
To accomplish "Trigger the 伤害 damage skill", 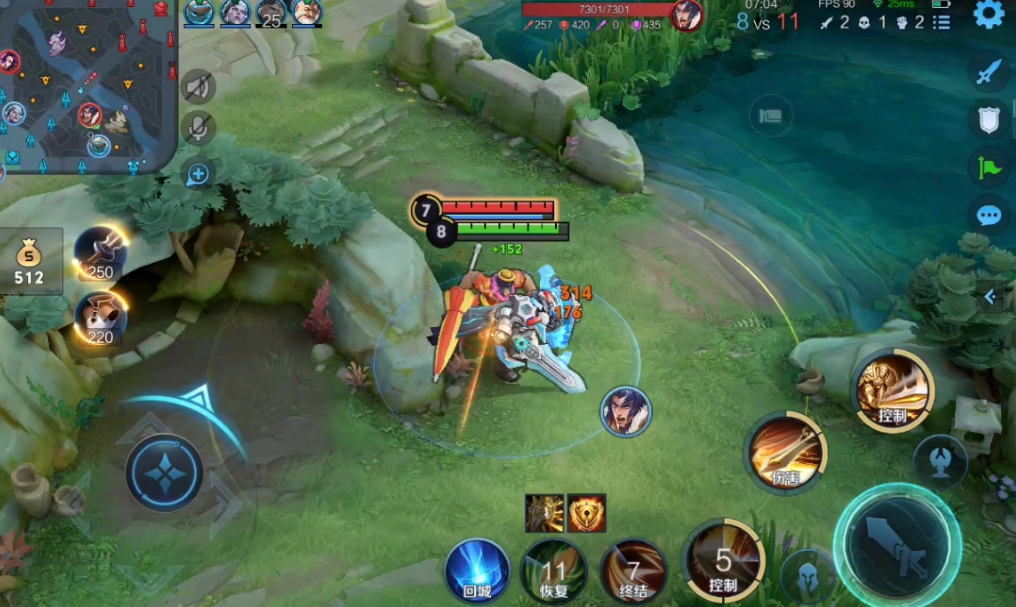I will tap(786, 452).
